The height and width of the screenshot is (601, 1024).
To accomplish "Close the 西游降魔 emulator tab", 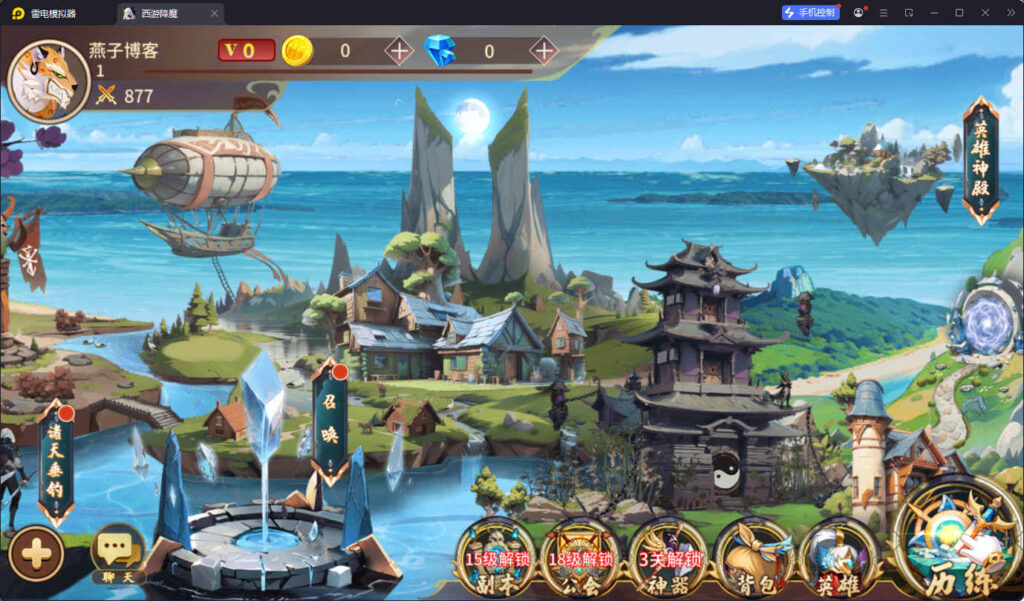I will pos(215,13).
